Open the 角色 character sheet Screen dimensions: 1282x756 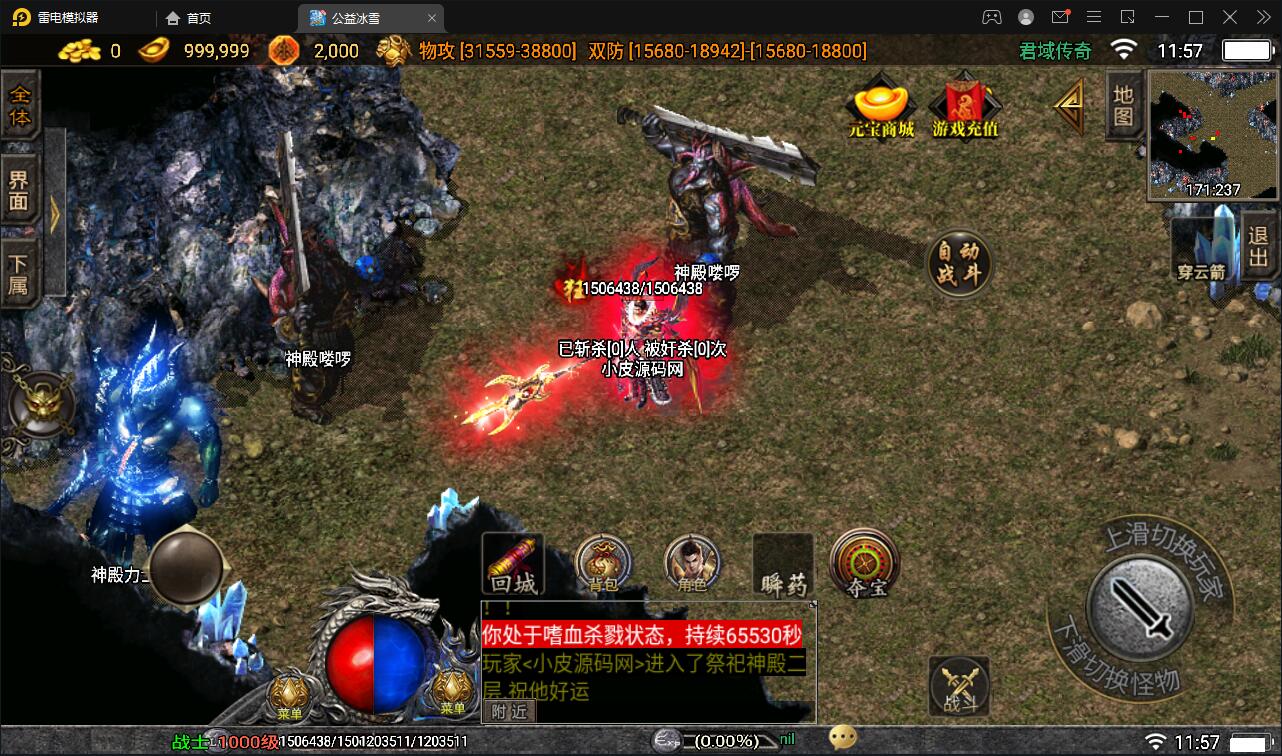pyautogui.click(x=692, y=565)
